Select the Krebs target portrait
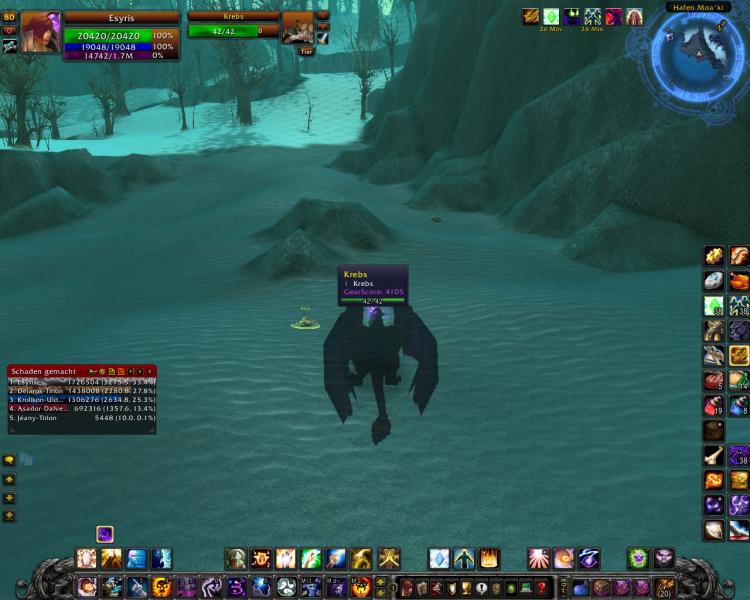Screen dimensions: 750x600 point(297,28)
